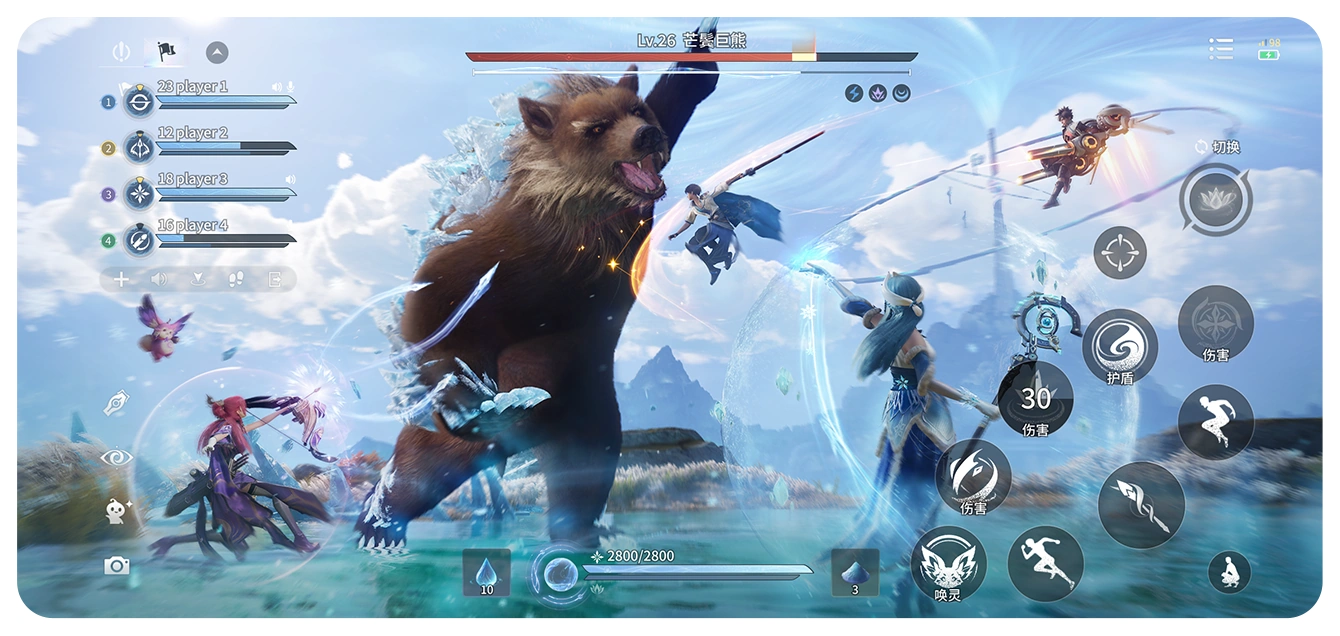The image size is (1340, 636).
Task: Toggle the eye view icon
Action: pos(117,457)
